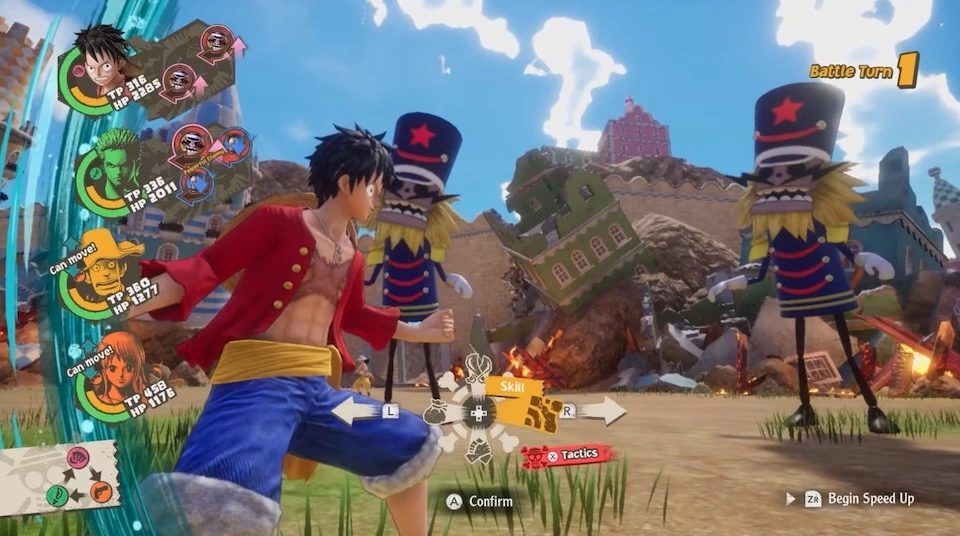Choose Usopp's yellow party portrait
The width and height of the screenshot is (960, 536).
(x=104, y=271)
